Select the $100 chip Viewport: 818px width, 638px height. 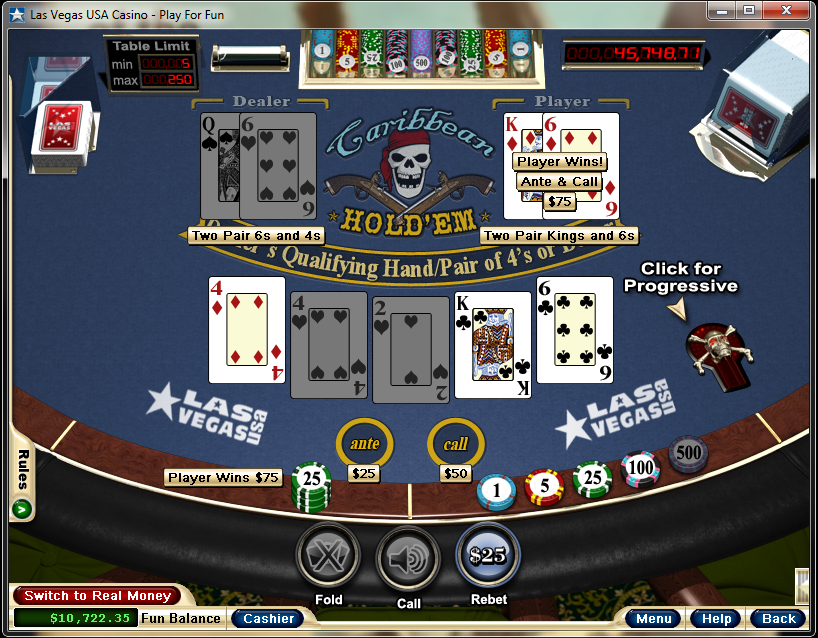pyautogui.click(x=641, y=468)
